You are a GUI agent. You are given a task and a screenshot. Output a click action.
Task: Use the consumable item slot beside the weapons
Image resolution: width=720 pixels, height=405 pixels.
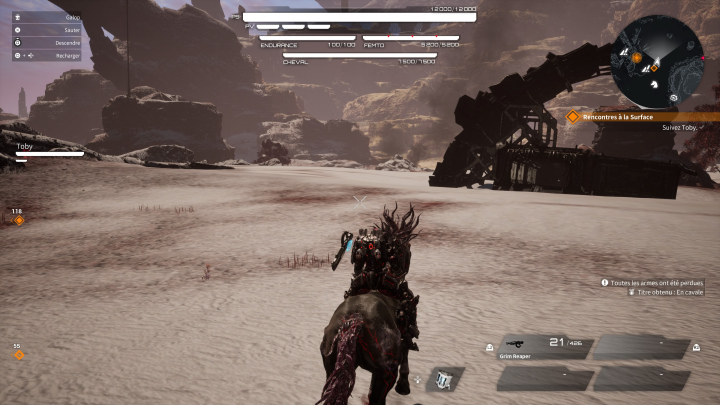click(444, 379)
